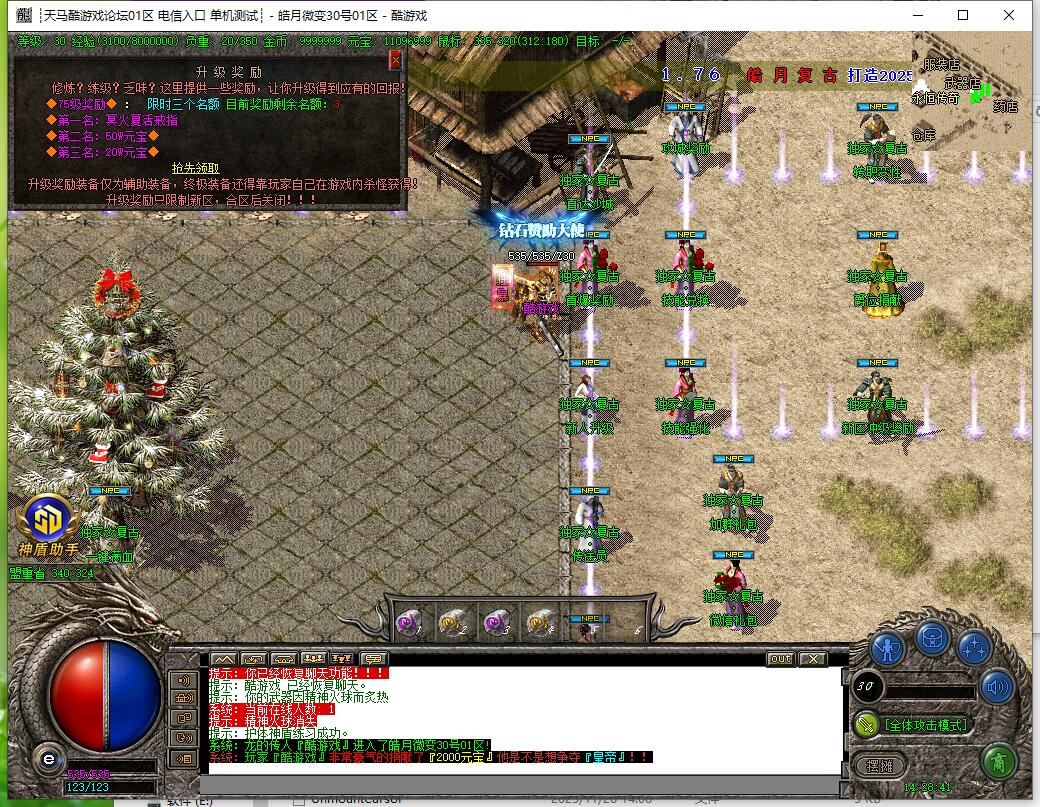Open the sparkle skills icon
The image size is (1040, 807).
coord(975,647)
